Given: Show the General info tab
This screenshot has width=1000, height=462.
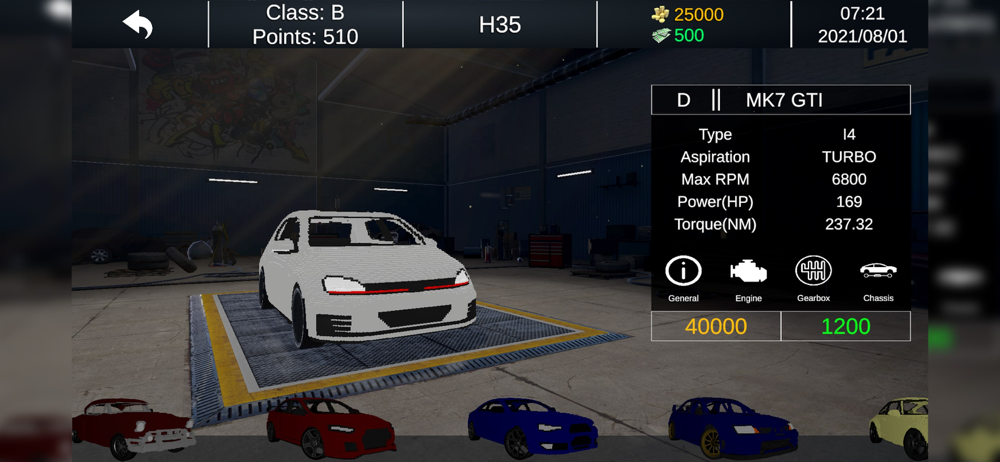Looking at the screenshot, I should tap(683, 278).
